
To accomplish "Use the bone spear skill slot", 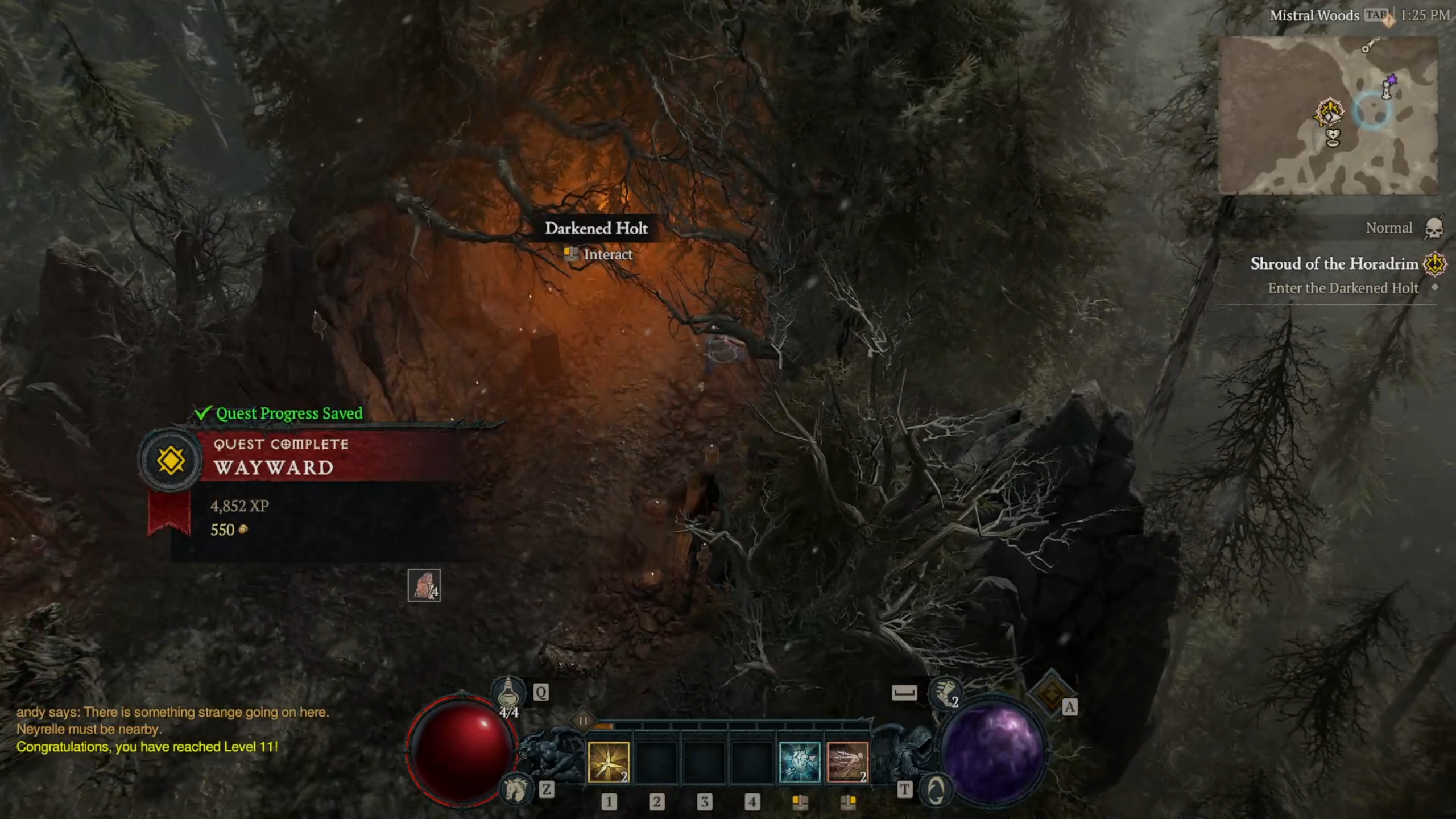I will point(847,762).
